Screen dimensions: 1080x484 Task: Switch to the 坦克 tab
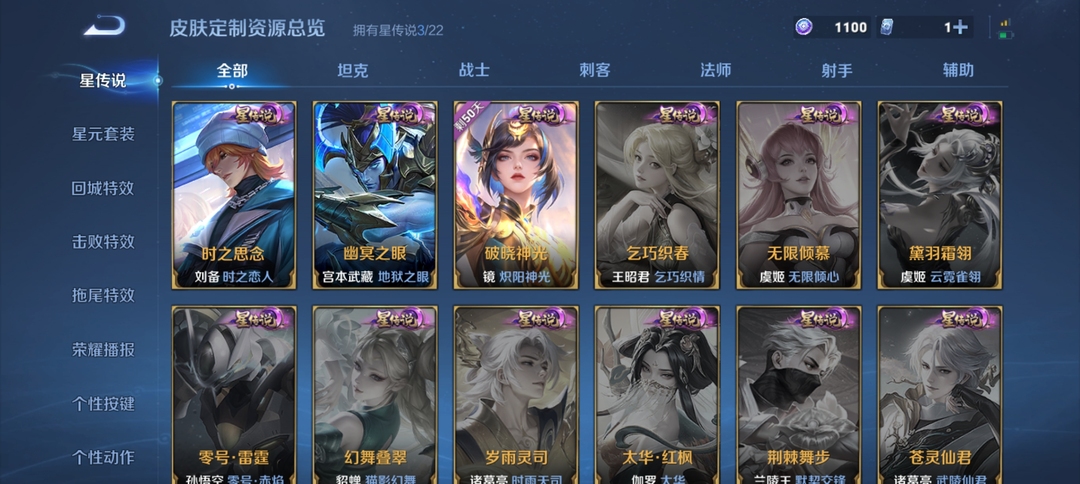pyautogui.click(x=353, y=70)
